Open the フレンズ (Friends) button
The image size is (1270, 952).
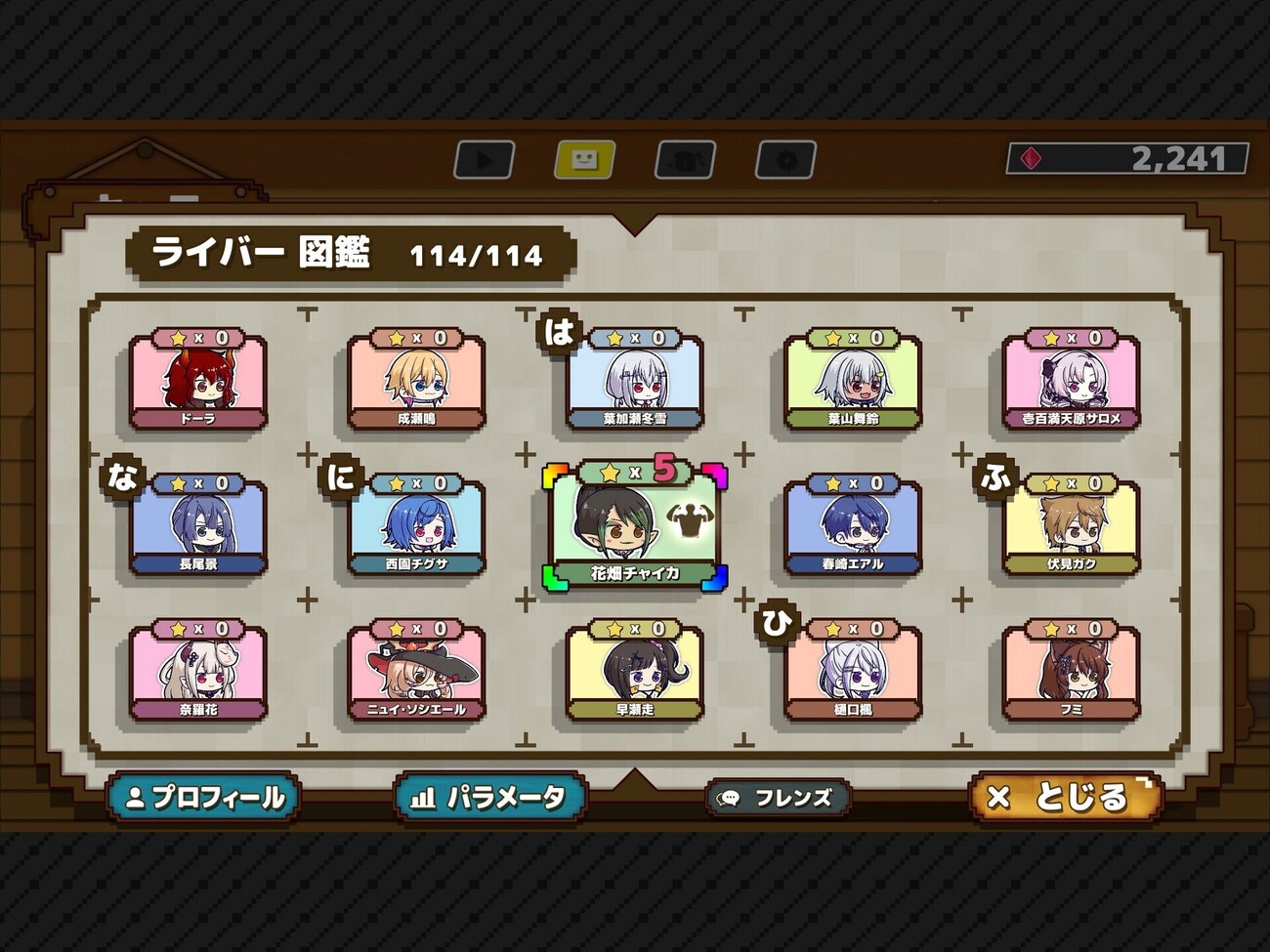point(778,799)
